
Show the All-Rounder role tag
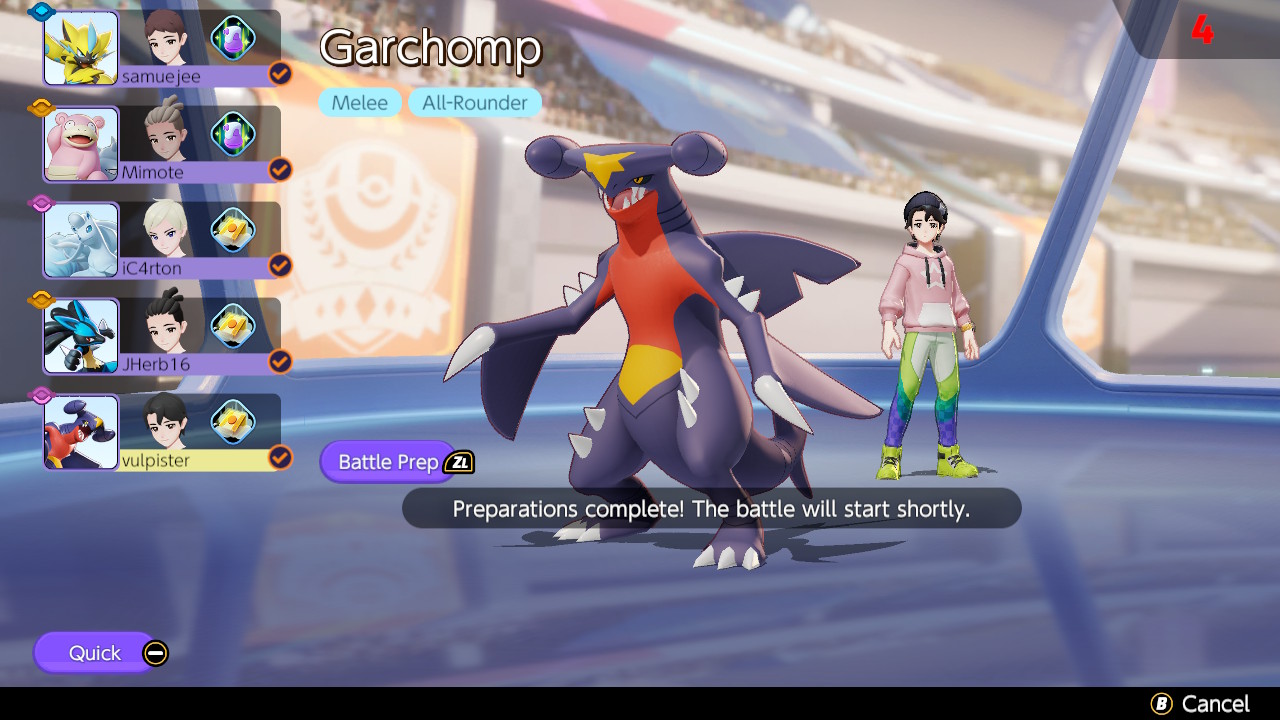(475, 103)
